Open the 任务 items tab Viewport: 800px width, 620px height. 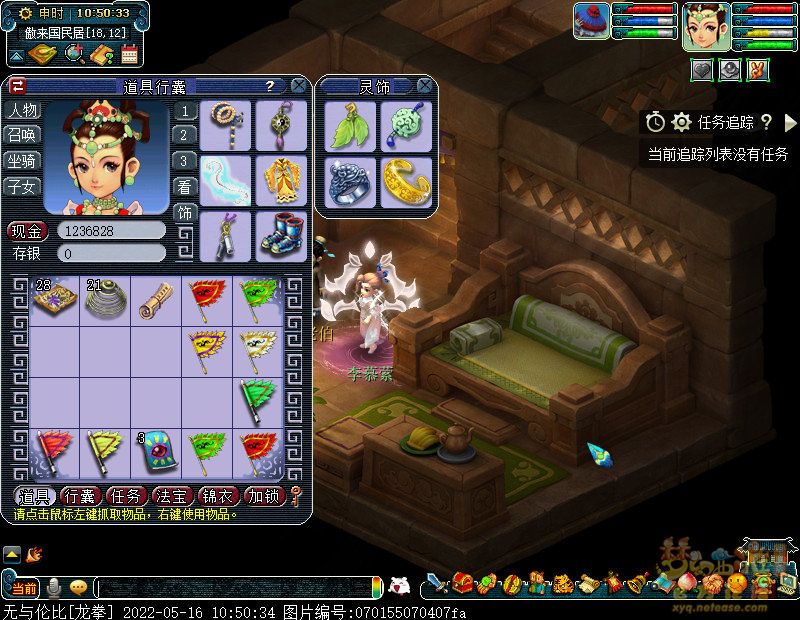pyautogui.click(x=127, y=496)
